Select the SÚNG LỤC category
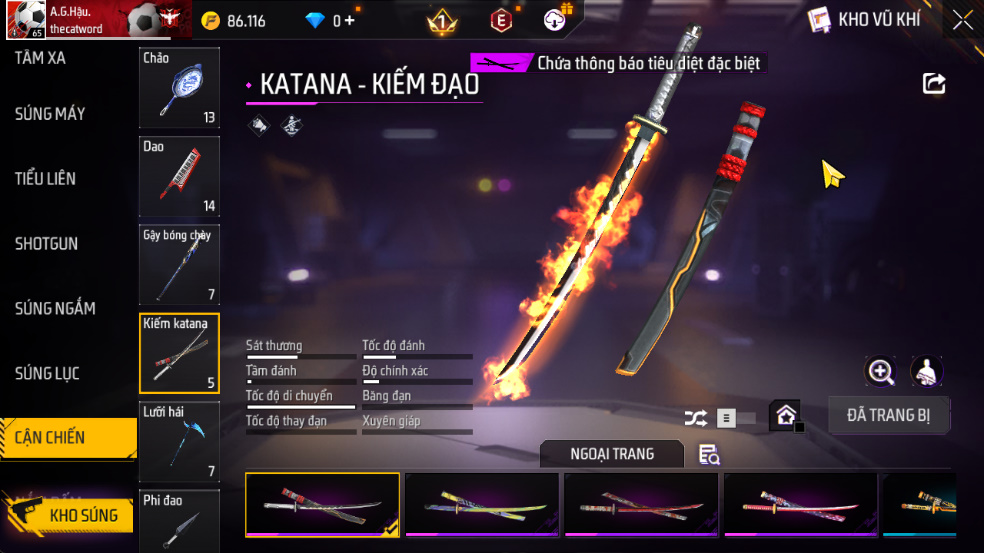The width and height of the screenshot is (984, 553). click(x=47, y=374)
